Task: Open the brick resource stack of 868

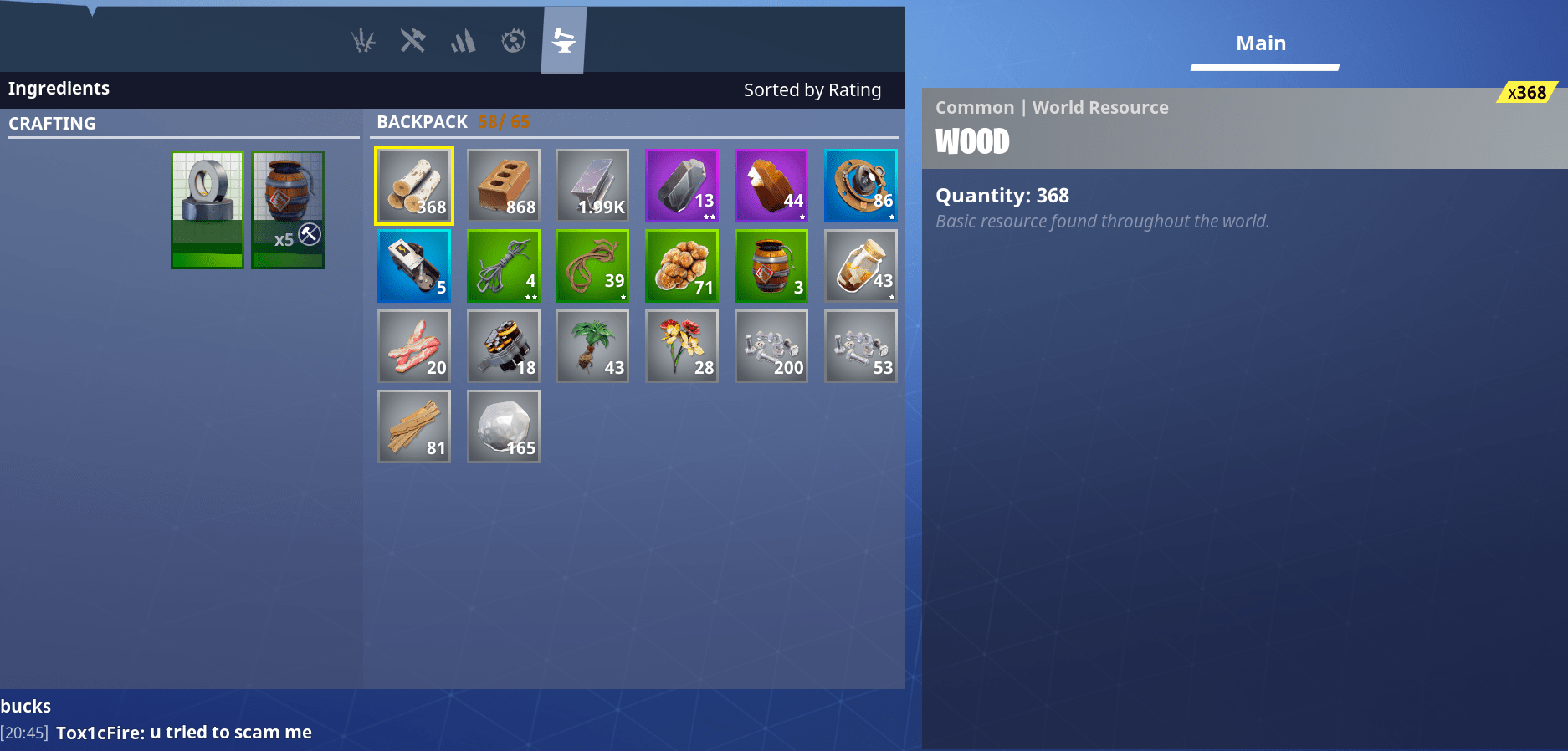Action: click(x=503, y=185)
